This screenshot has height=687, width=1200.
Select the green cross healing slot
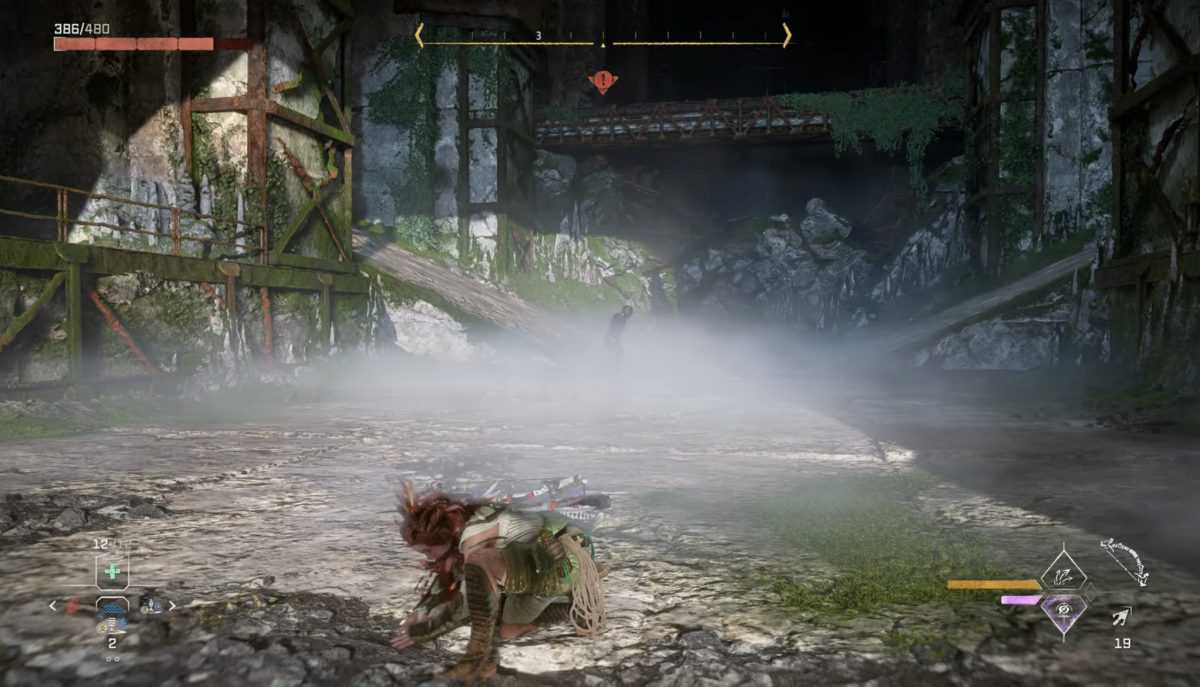(112, 572)
